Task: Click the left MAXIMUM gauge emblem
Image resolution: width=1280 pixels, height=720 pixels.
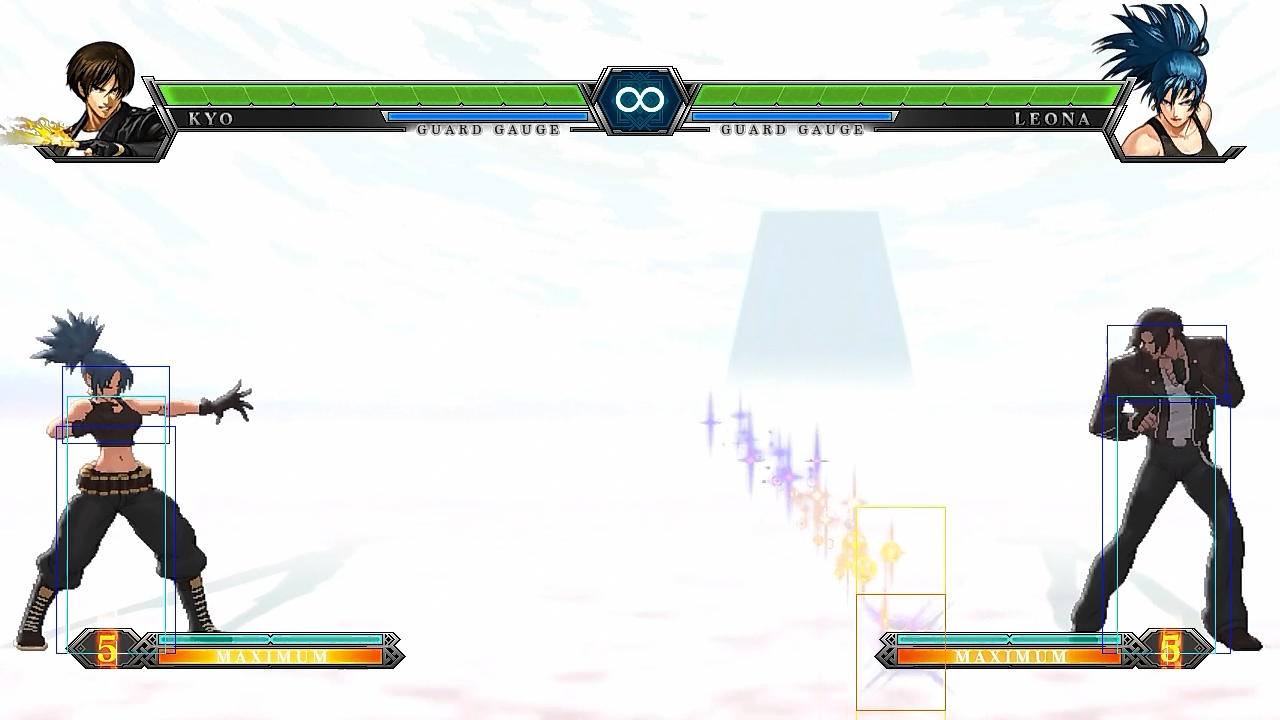Action: pos(270,656)
